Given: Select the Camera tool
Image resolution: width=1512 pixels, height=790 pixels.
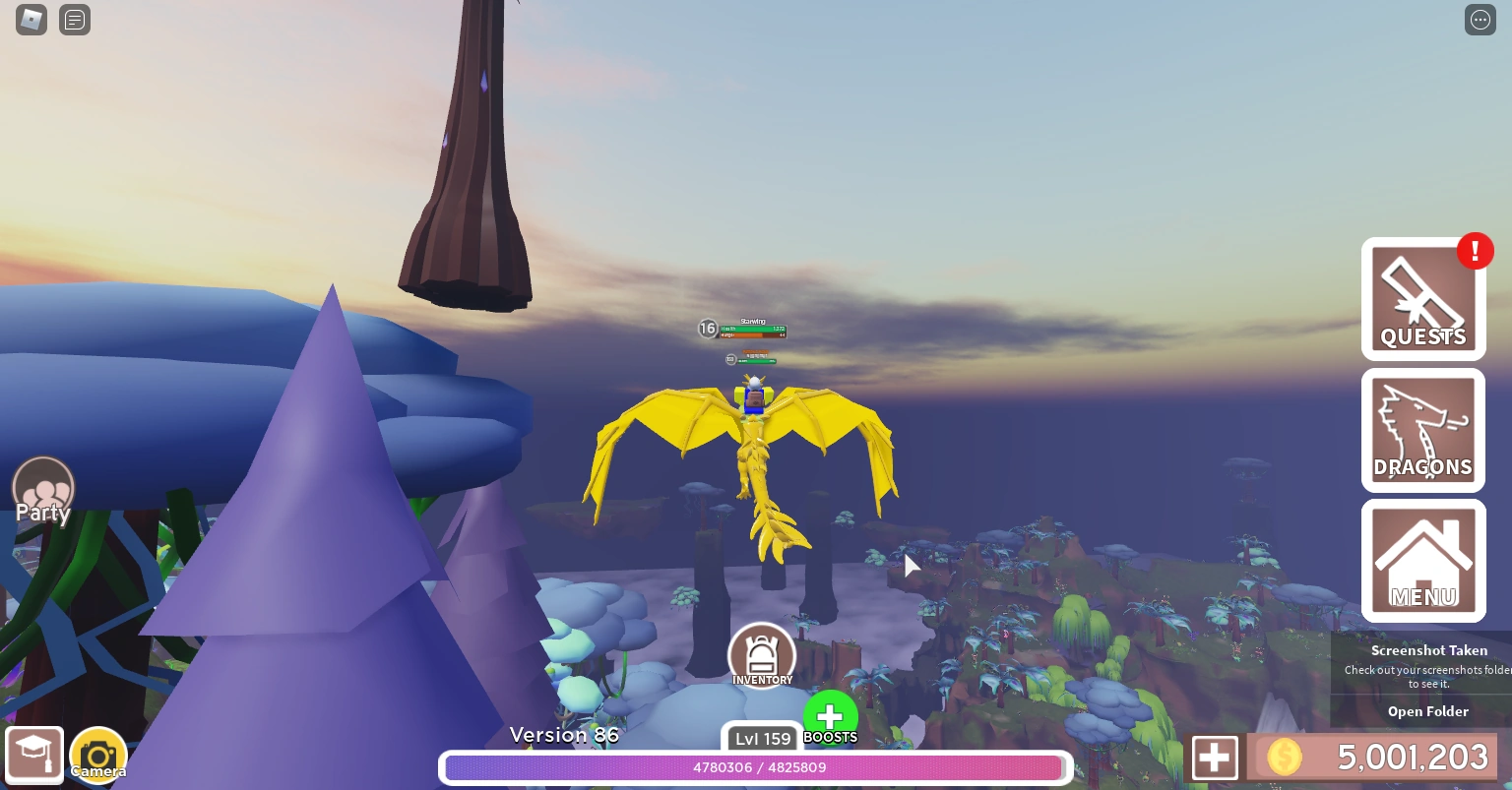Looking at the screenshot, I should [x=97, y=754].
